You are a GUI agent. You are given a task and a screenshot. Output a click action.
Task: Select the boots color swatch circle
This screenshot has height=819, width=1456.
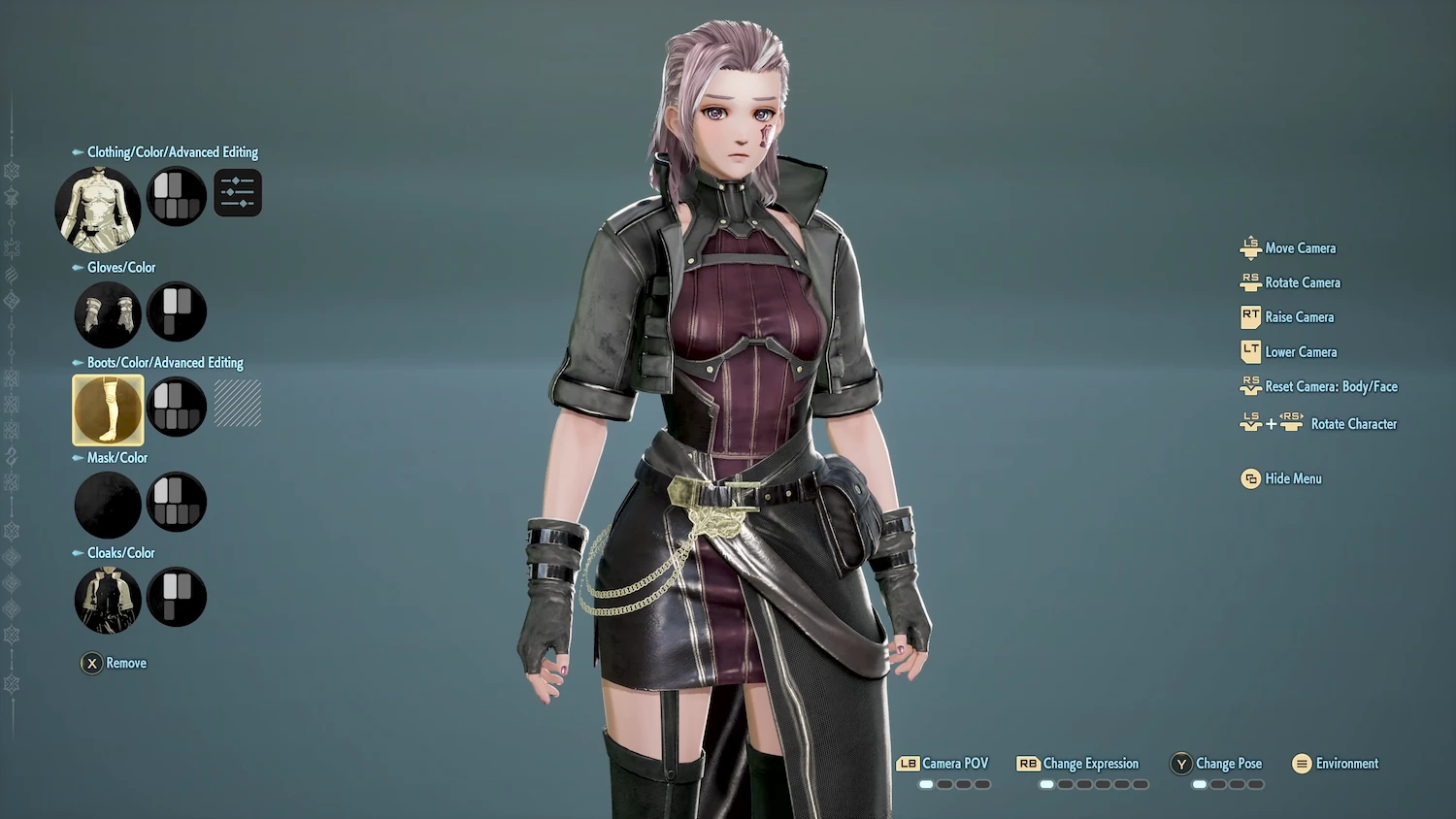[x=176, y=407]
